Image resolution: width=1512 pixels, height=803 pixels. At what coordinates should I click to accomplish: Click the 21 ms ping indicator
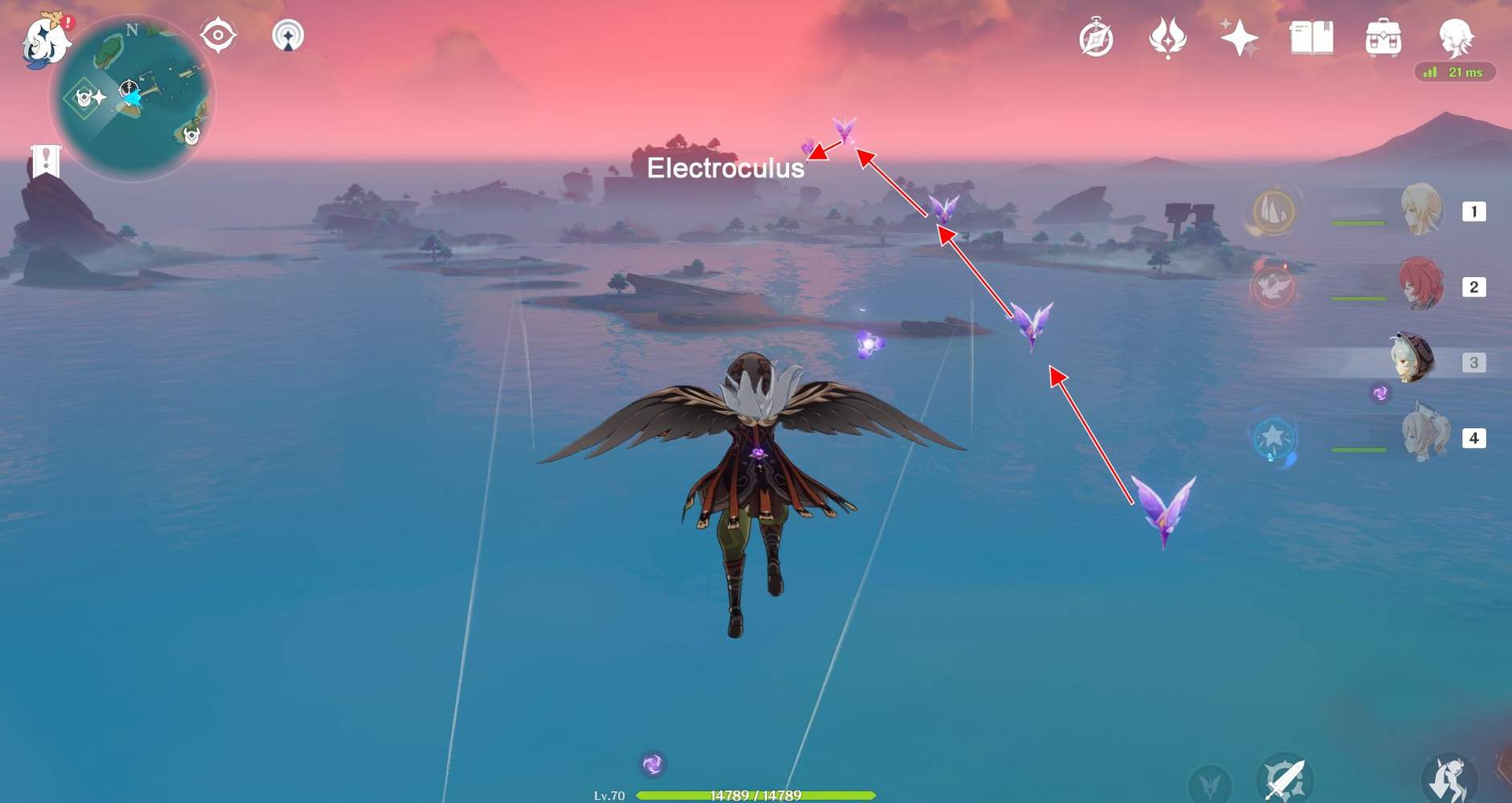coord(1456,72)
